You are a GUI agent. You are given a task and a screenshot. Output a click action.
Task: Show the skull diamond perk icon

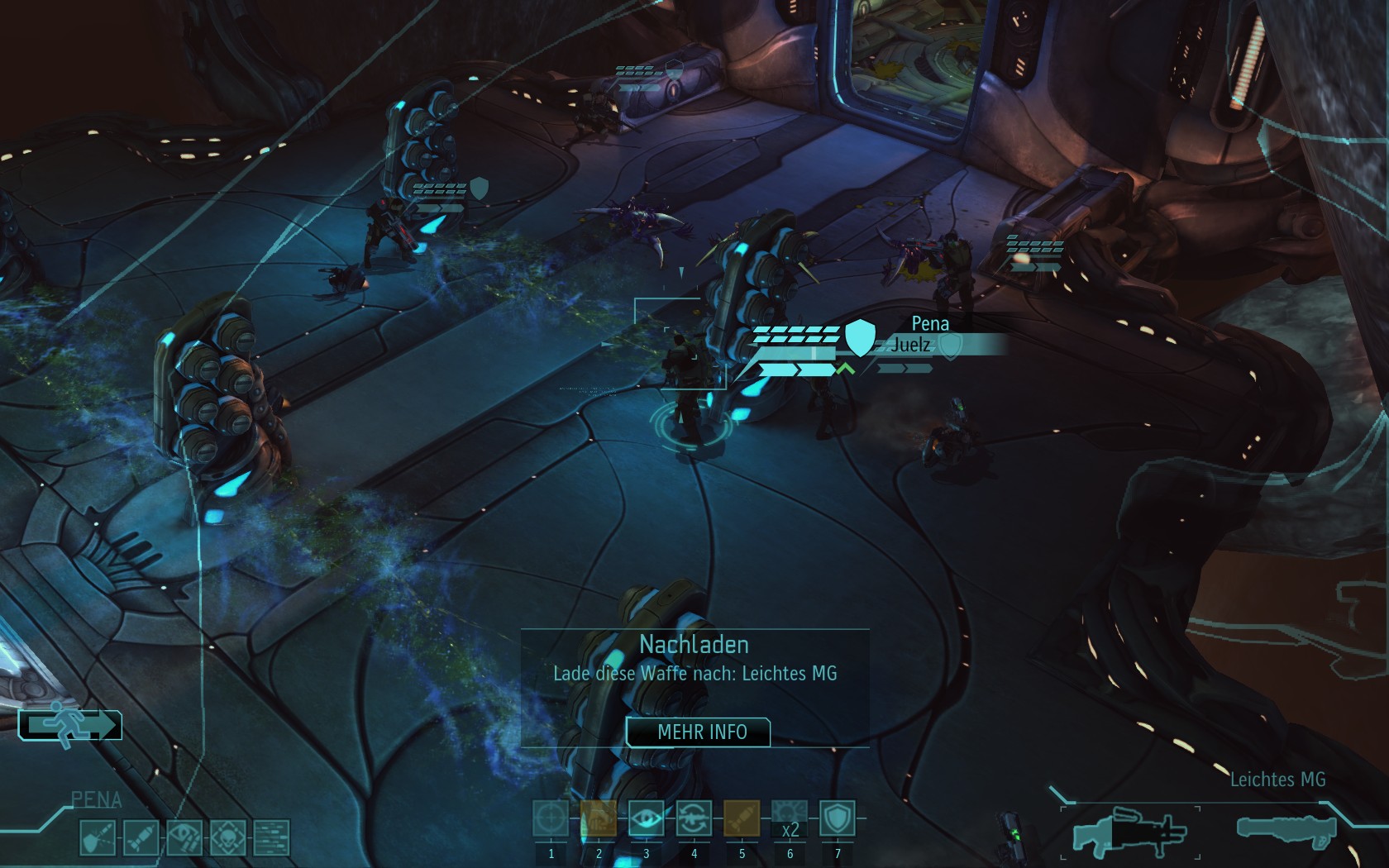tap(227, 837)
